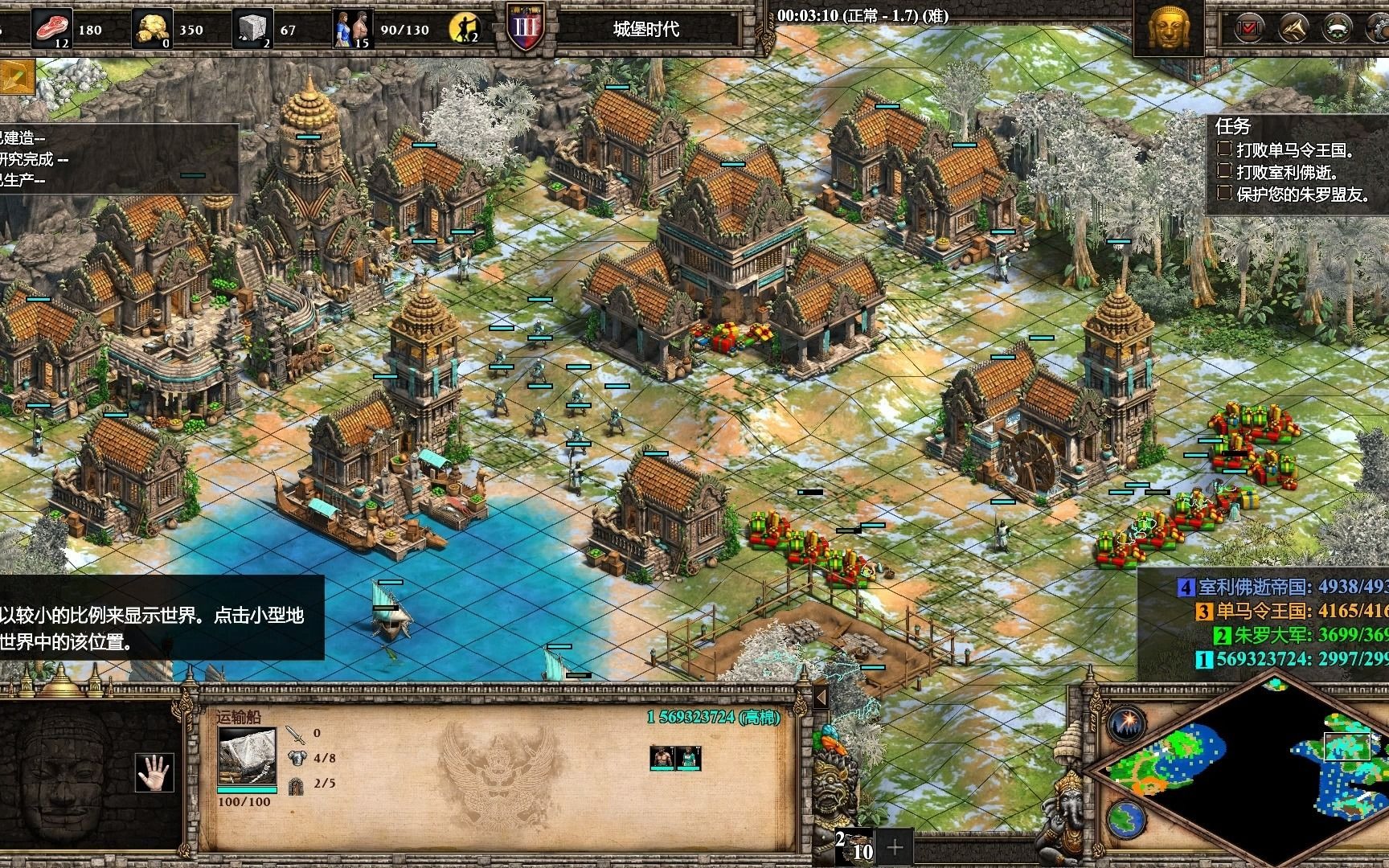Select the female villager garrisoned in the ship
Image resolution: width=1389 pixels, height=868 pixels.
689,757
